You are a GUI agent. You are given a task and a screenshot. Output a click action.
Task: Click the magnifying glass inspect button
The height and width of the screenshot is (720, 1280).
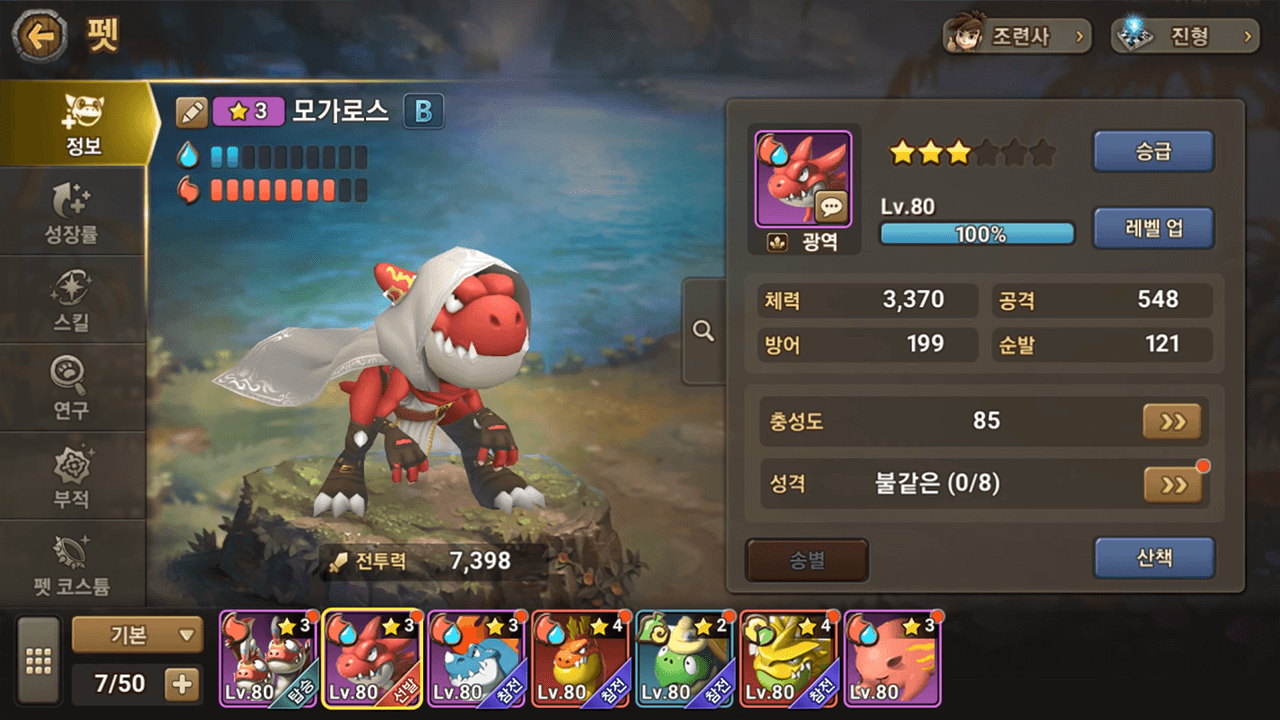[x=704, y=331]
